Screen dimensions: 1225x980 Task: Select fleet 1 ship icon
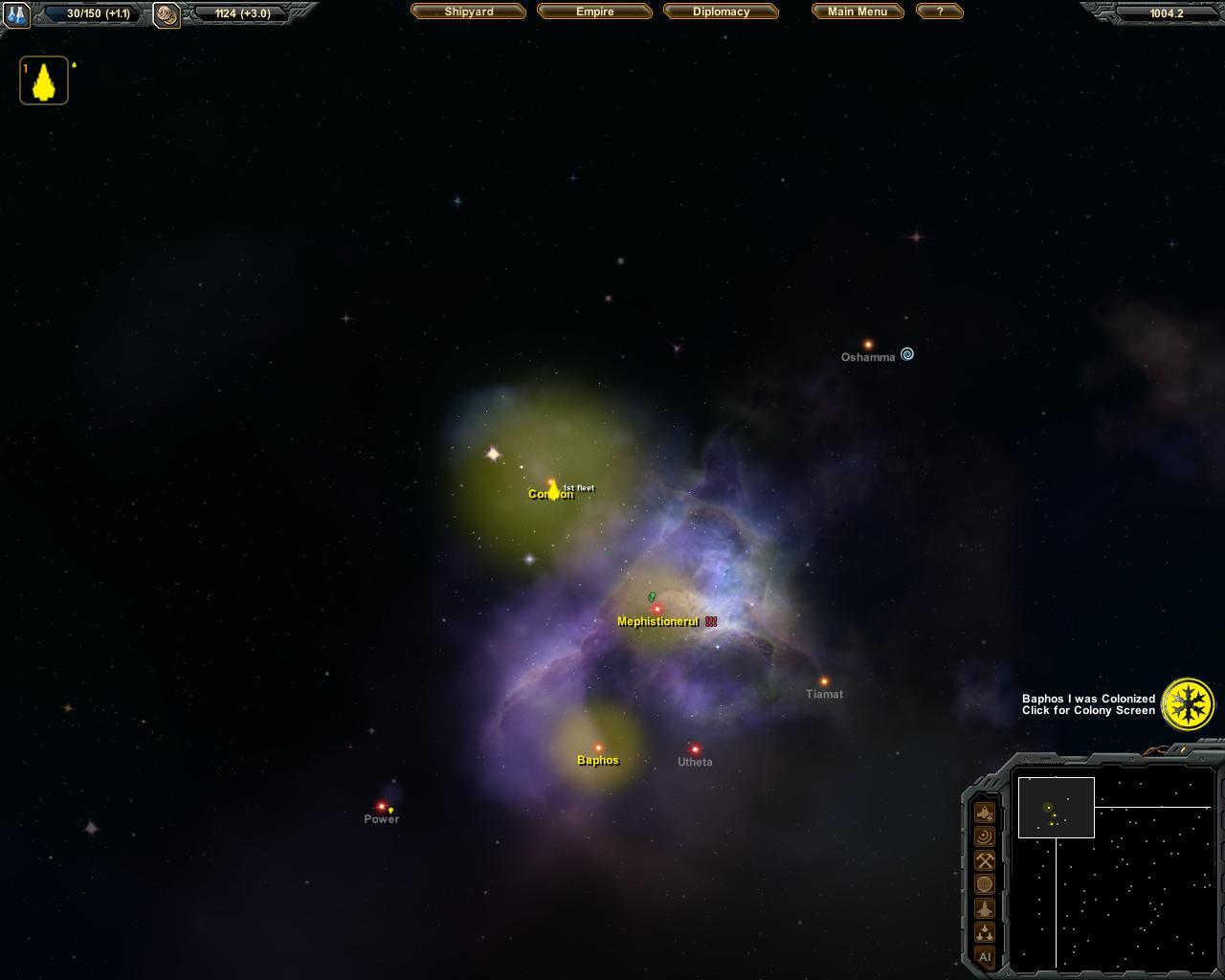(44, 81)
